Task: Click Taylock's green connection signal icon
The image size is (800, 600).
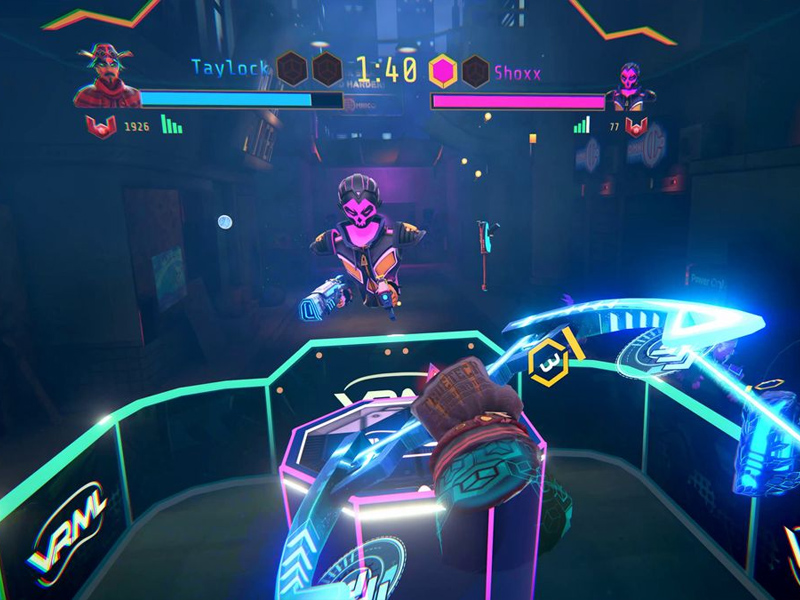Action: pos(172,125)
